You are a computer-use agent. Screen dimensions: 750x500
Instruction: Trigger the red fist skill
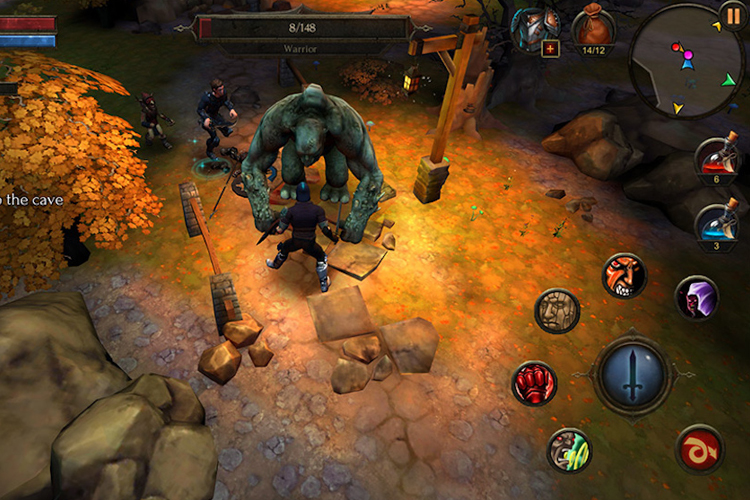535,384
